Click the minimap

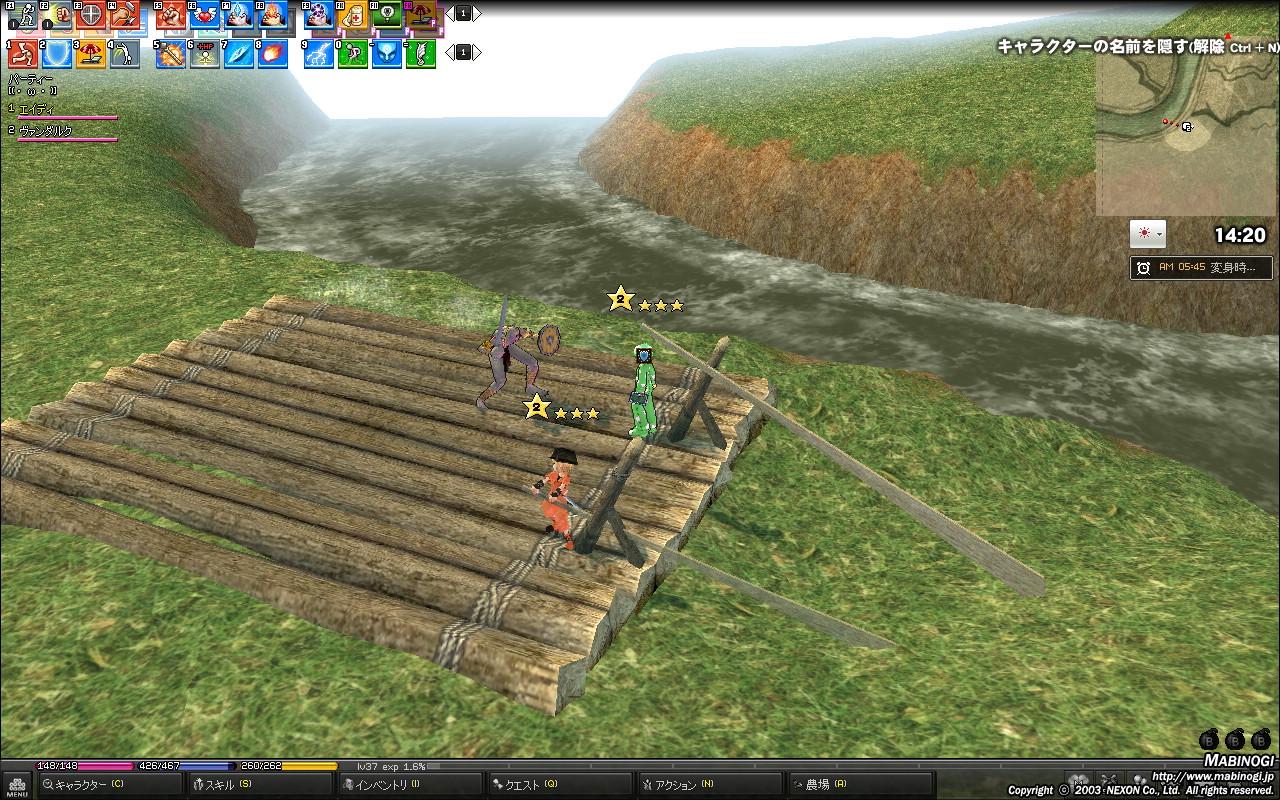(x=1186, y=135)
